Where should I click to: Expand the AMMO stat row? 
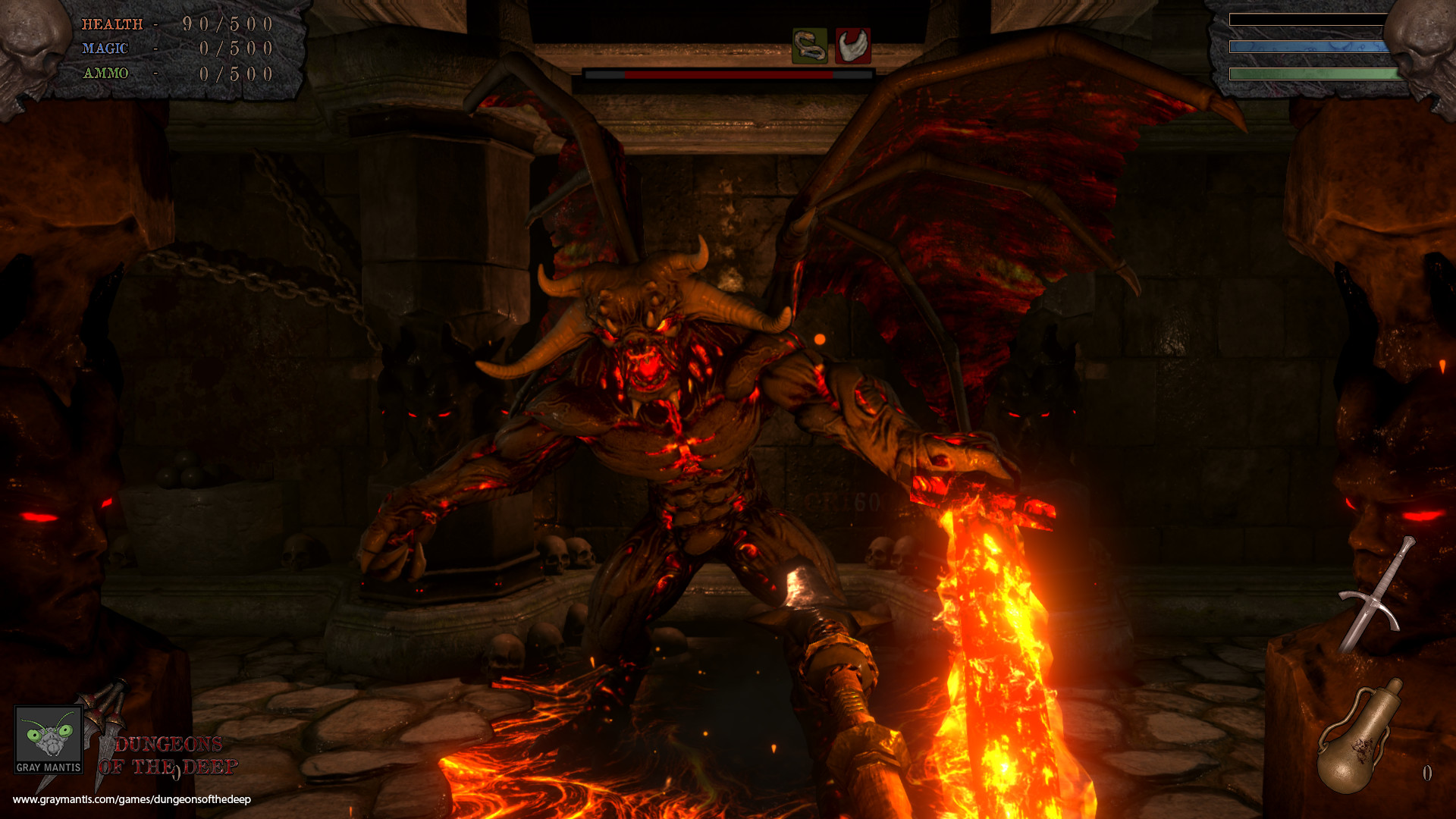174,74
